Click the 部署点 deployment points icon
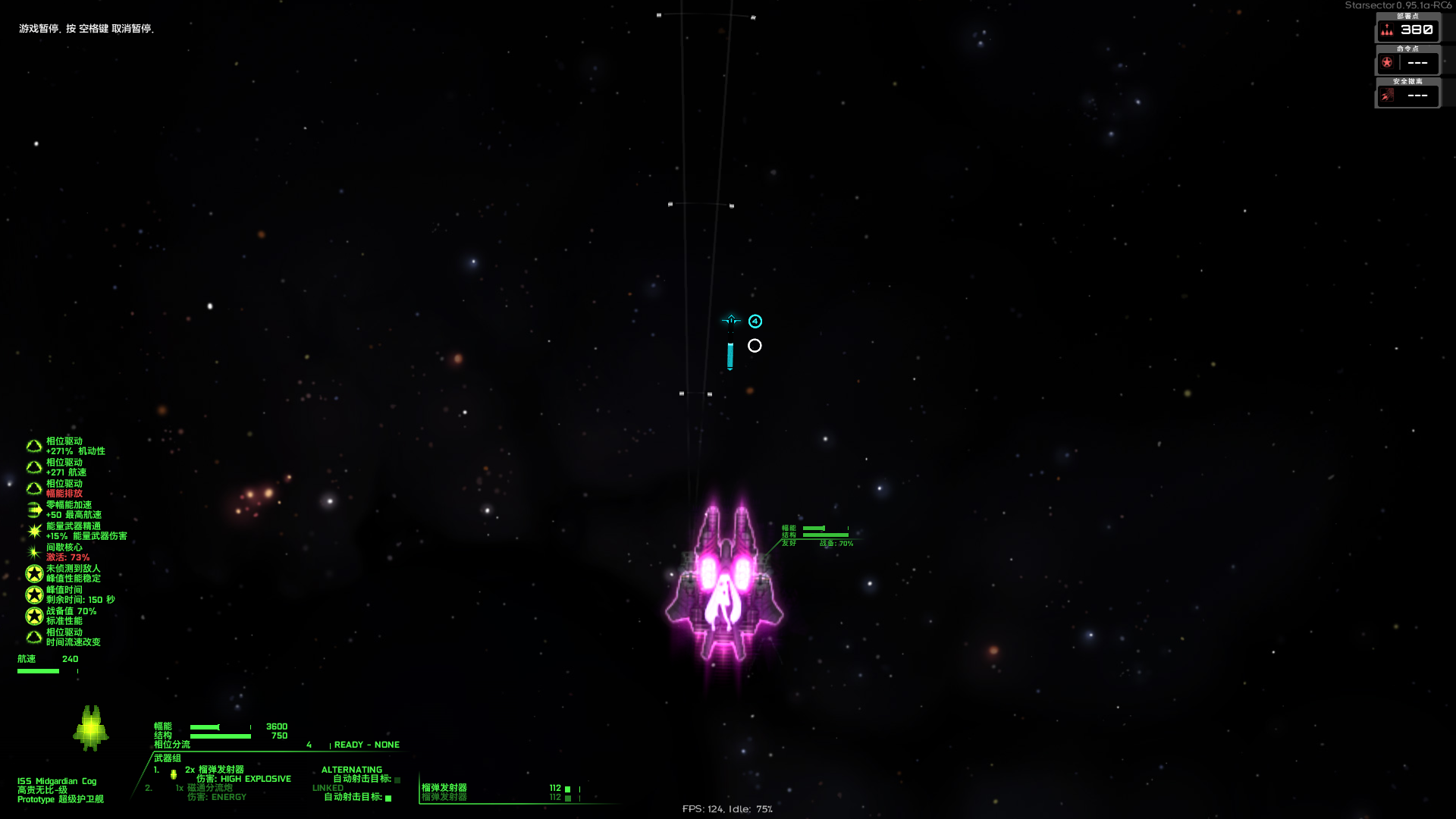1456x819 pixels. 1388,30
